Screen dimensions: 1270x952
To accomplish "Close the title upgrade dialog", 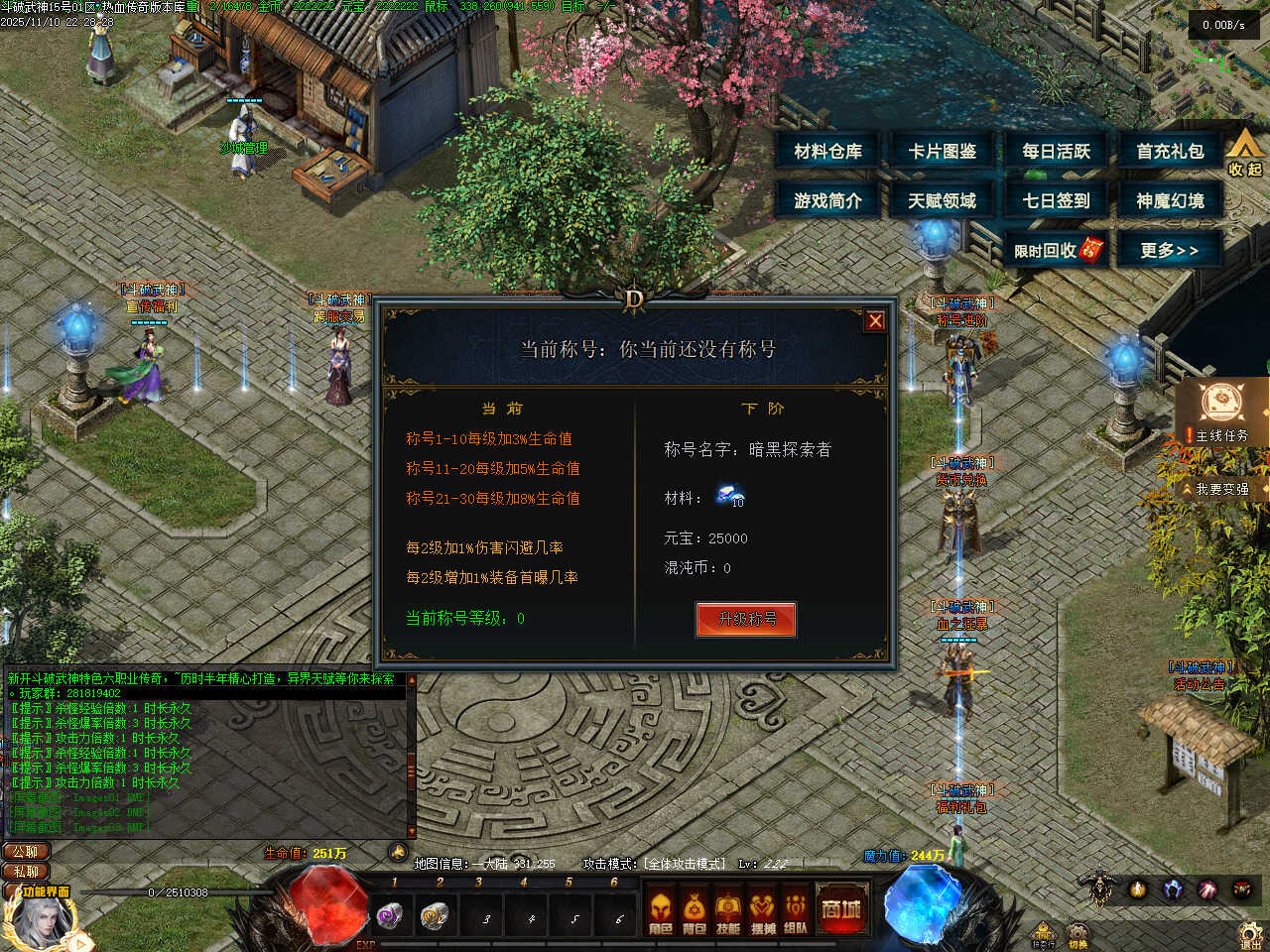I will tap(875, 320).
